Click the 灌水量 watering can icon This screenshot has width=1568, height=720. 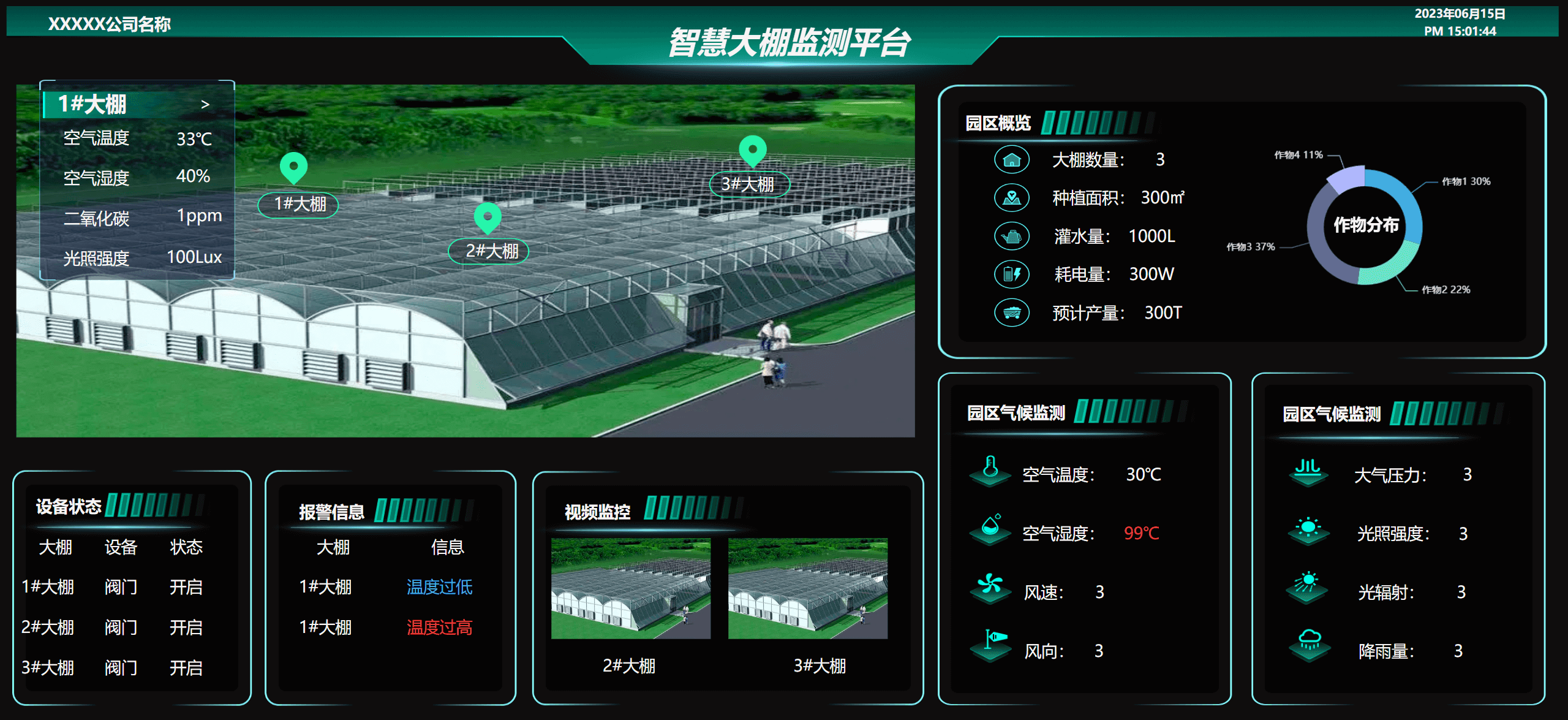point(1012,236)
